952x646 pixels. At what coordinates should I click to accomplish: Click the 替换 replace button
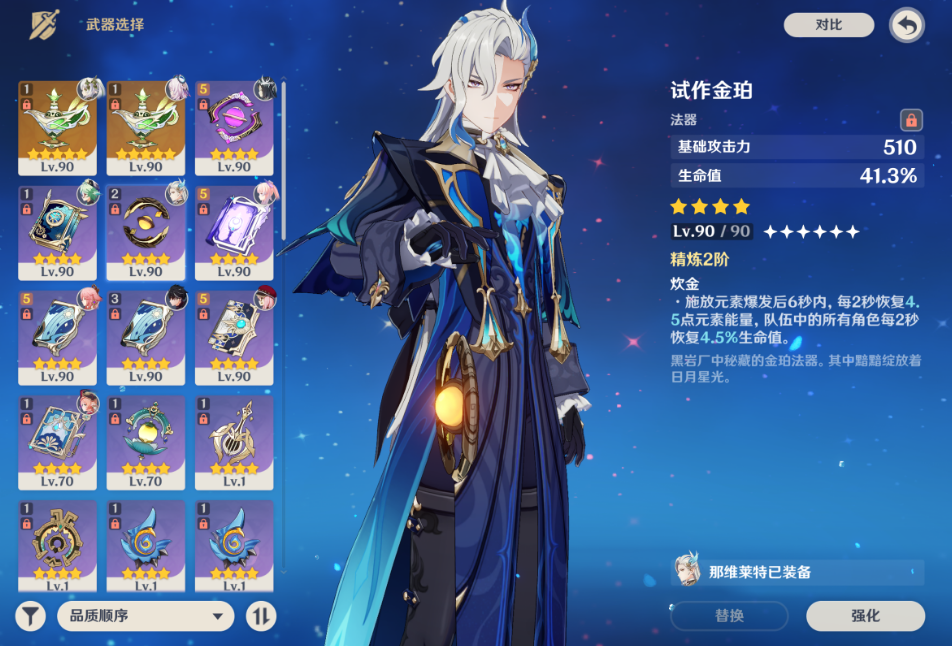[x=729, y=616]
